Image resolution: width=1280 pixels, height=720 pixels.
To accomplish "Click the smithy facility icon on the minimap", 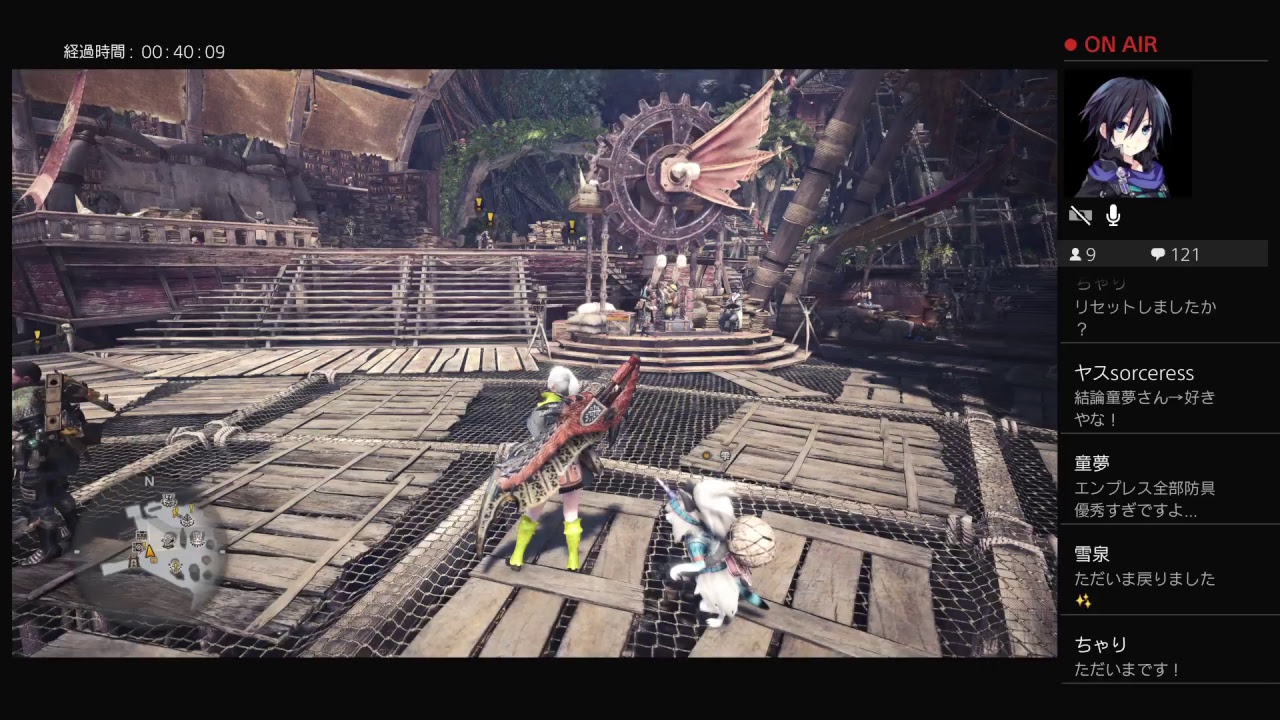I will pos(168,540).
